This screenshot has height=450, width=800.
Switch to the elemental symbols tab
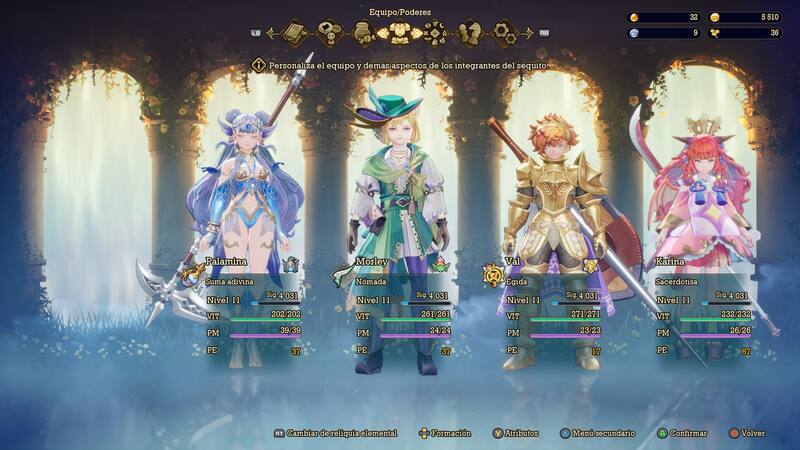434,34
